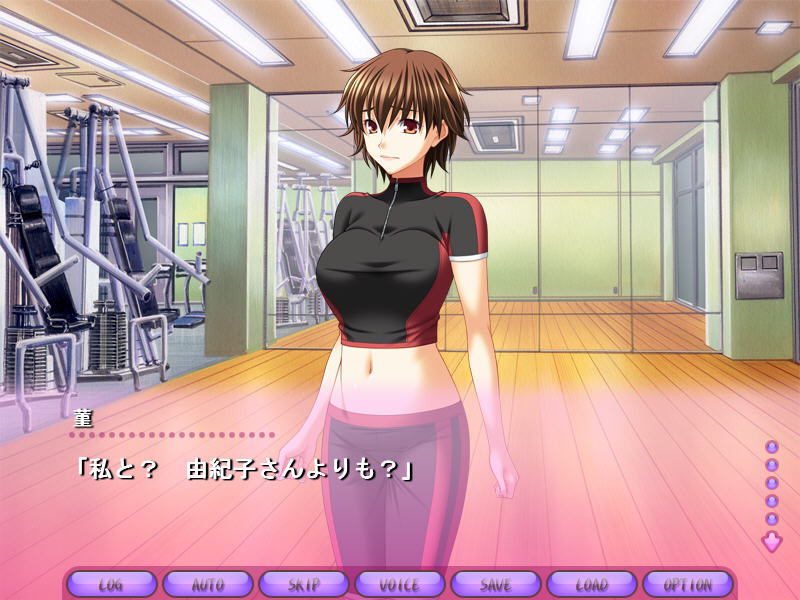
Task: Click the pink down arrow to advance
Action: pos(771,542)
